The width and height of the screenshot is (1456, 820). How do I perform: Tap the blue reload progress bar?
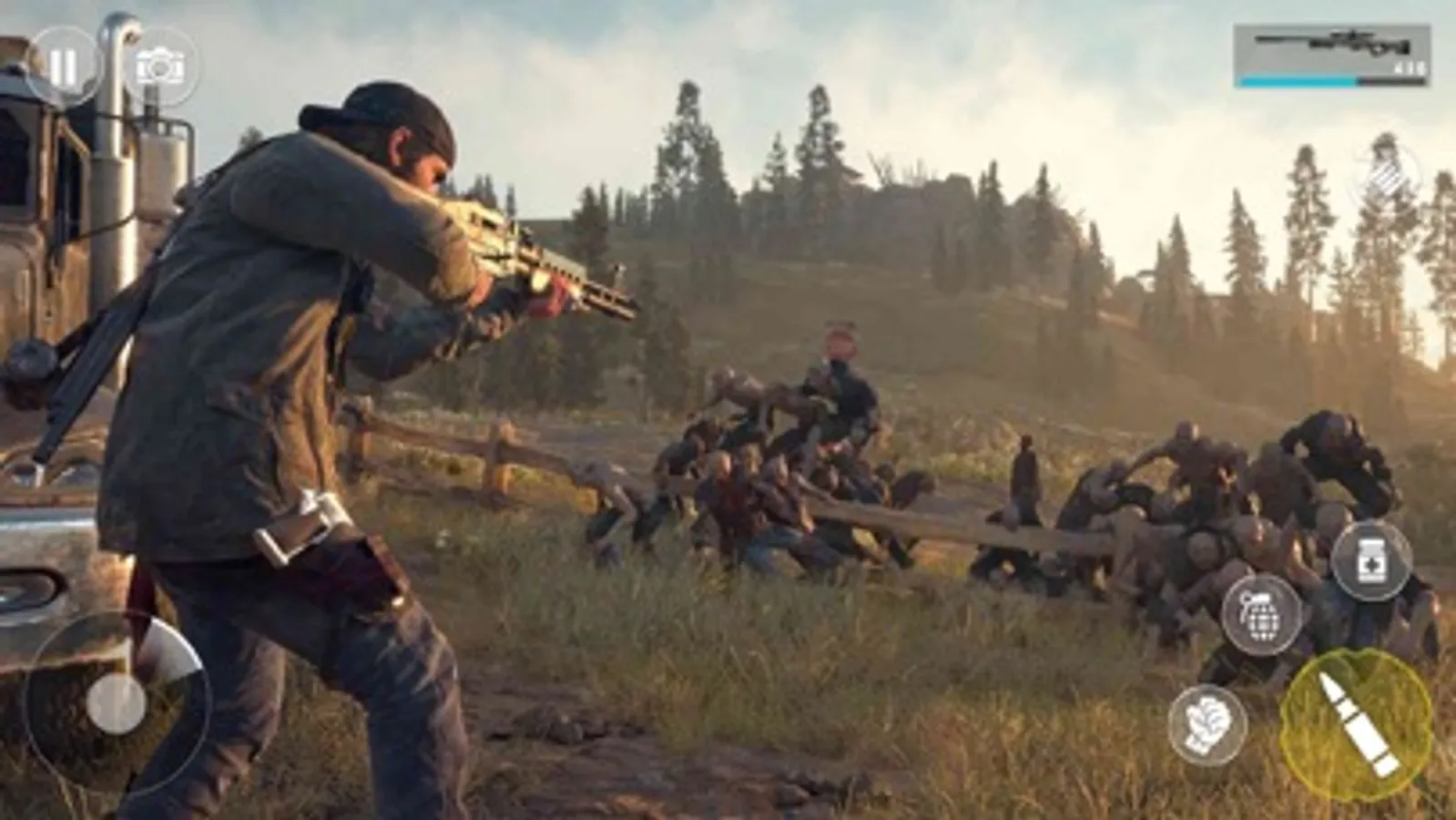point(1298,82)
